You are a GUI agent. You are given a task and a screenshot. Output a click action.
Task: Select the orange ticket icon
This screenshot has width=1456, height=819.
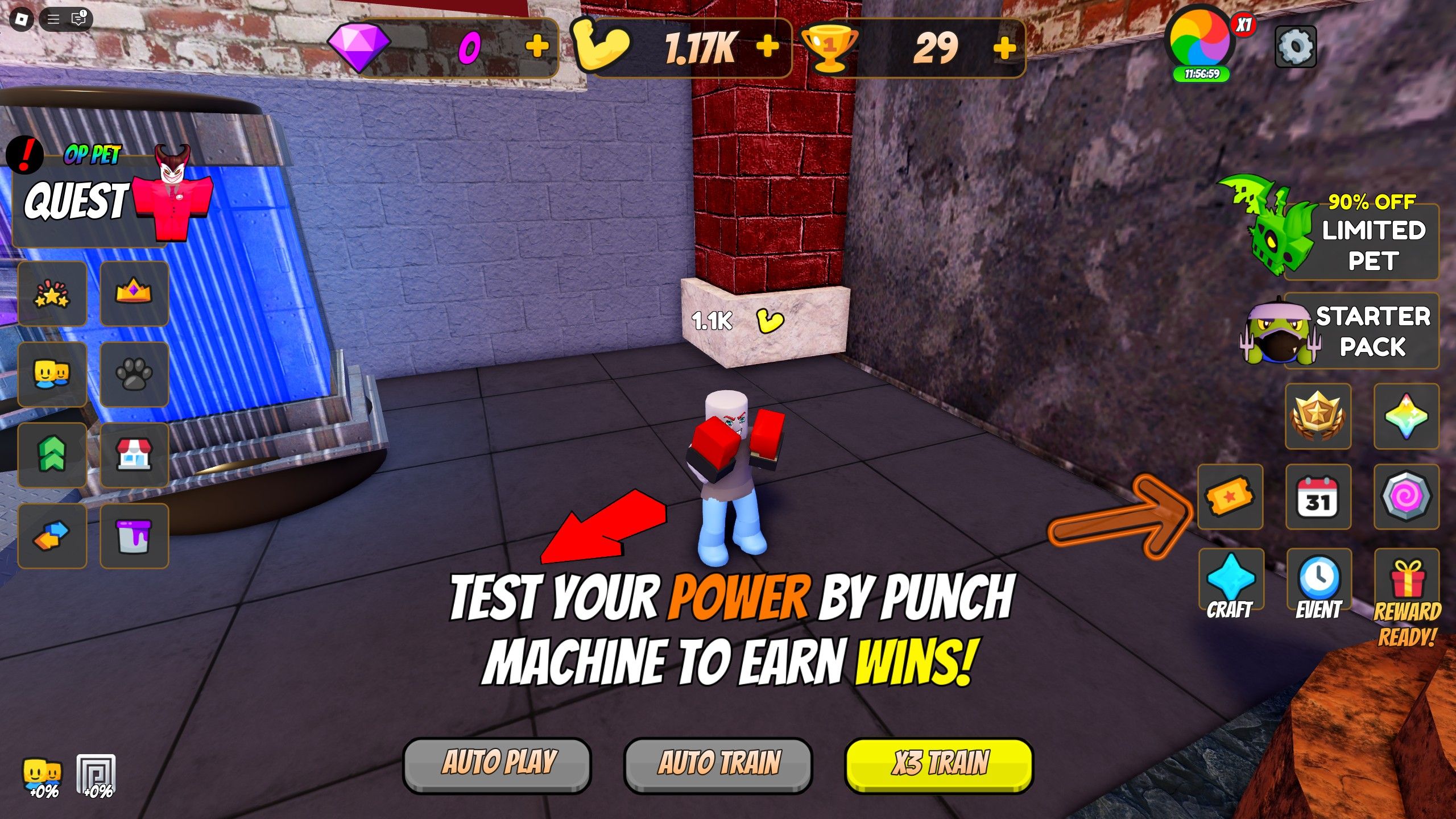(1230, 497)
